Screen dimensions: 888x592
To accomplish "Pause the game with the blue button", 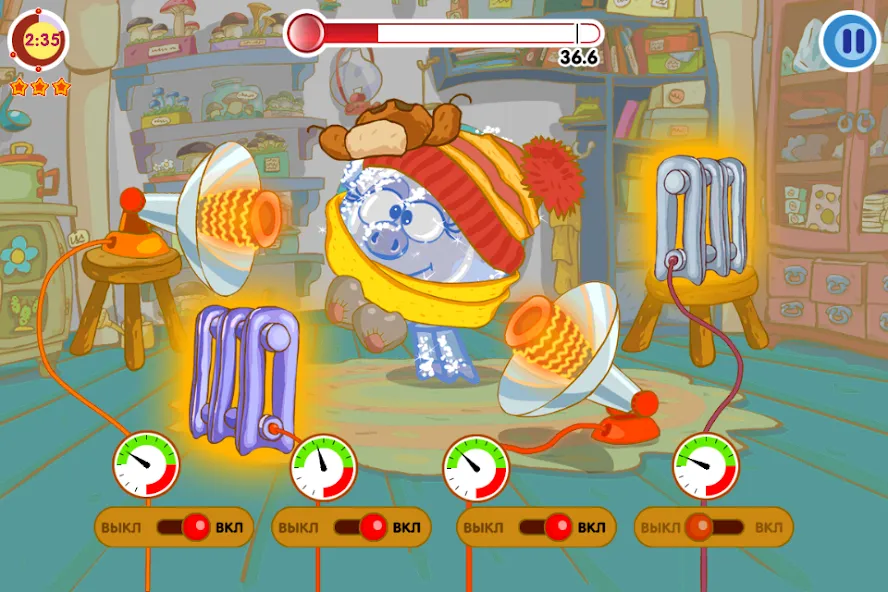I will point(850,41).
